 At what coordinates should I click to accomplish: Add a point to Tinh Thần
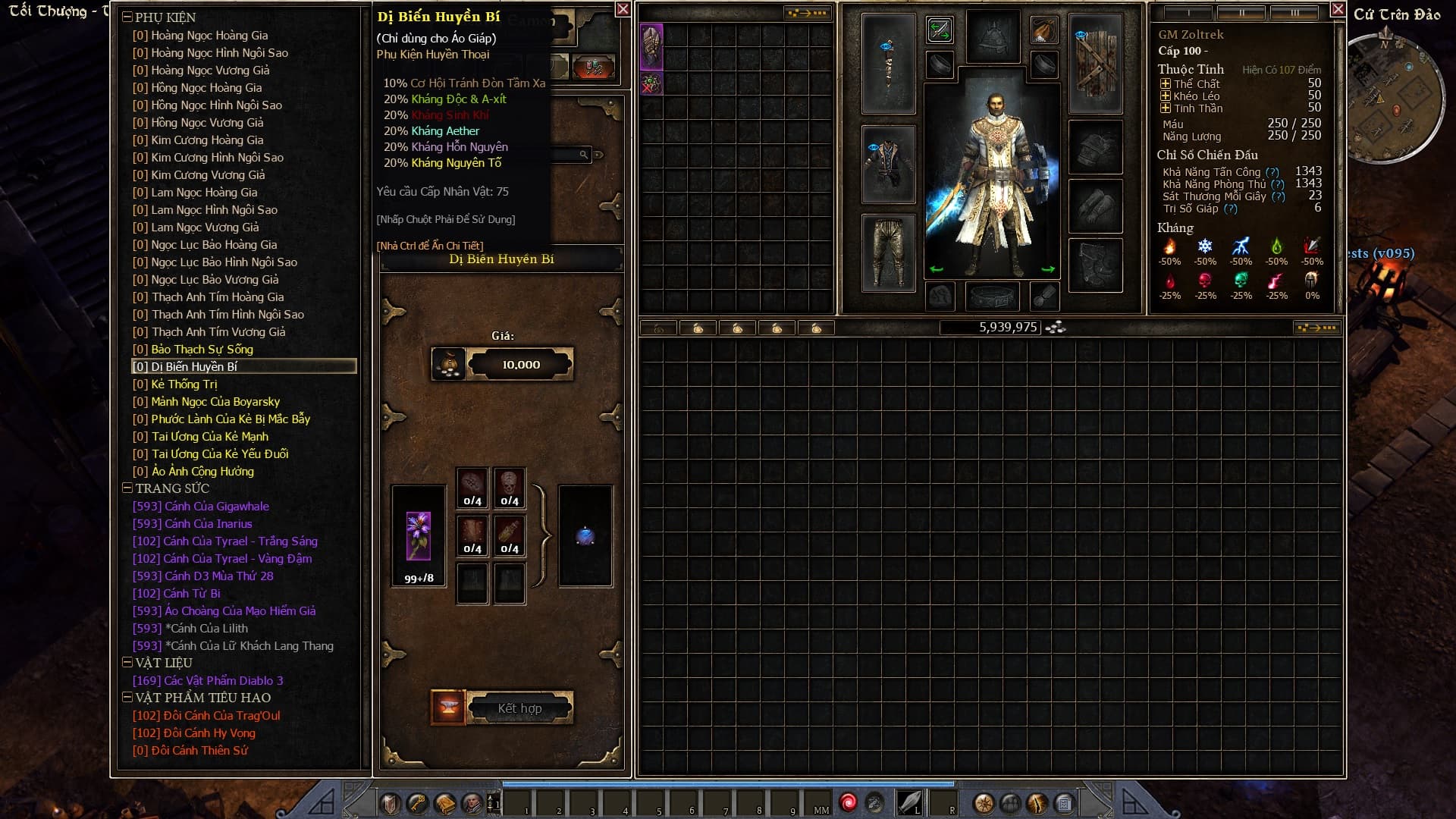[1166, 108]
